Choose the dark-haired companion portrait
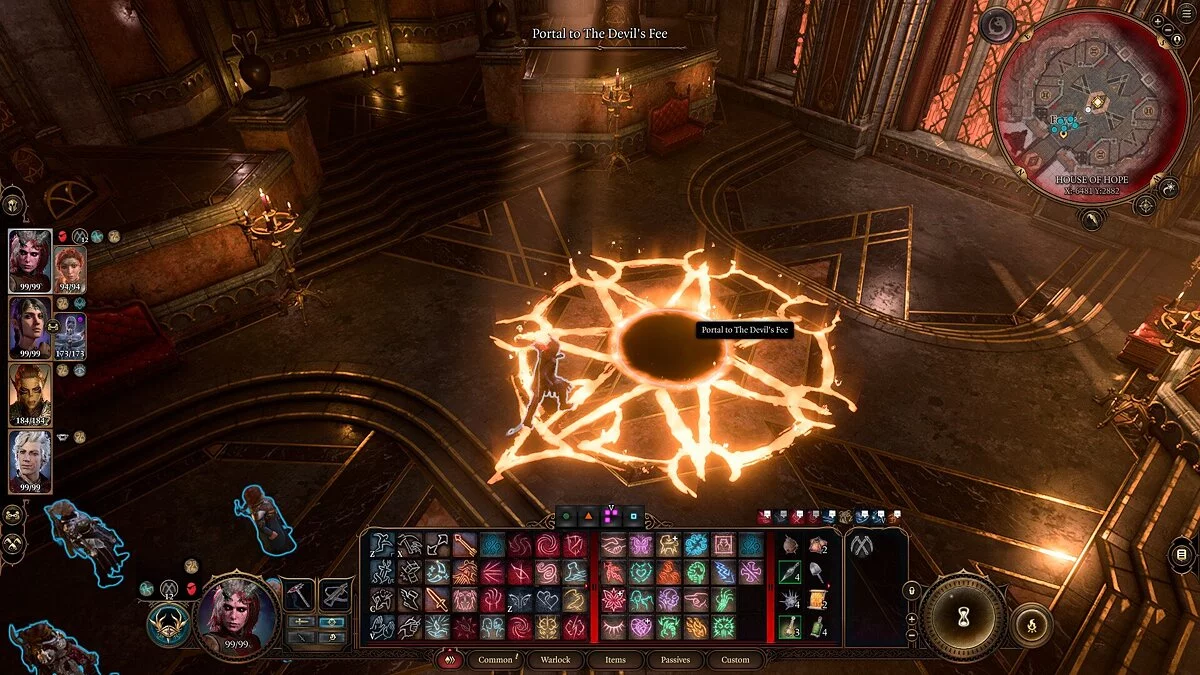Screen dimensions: 1200x675 click(29, 328)
